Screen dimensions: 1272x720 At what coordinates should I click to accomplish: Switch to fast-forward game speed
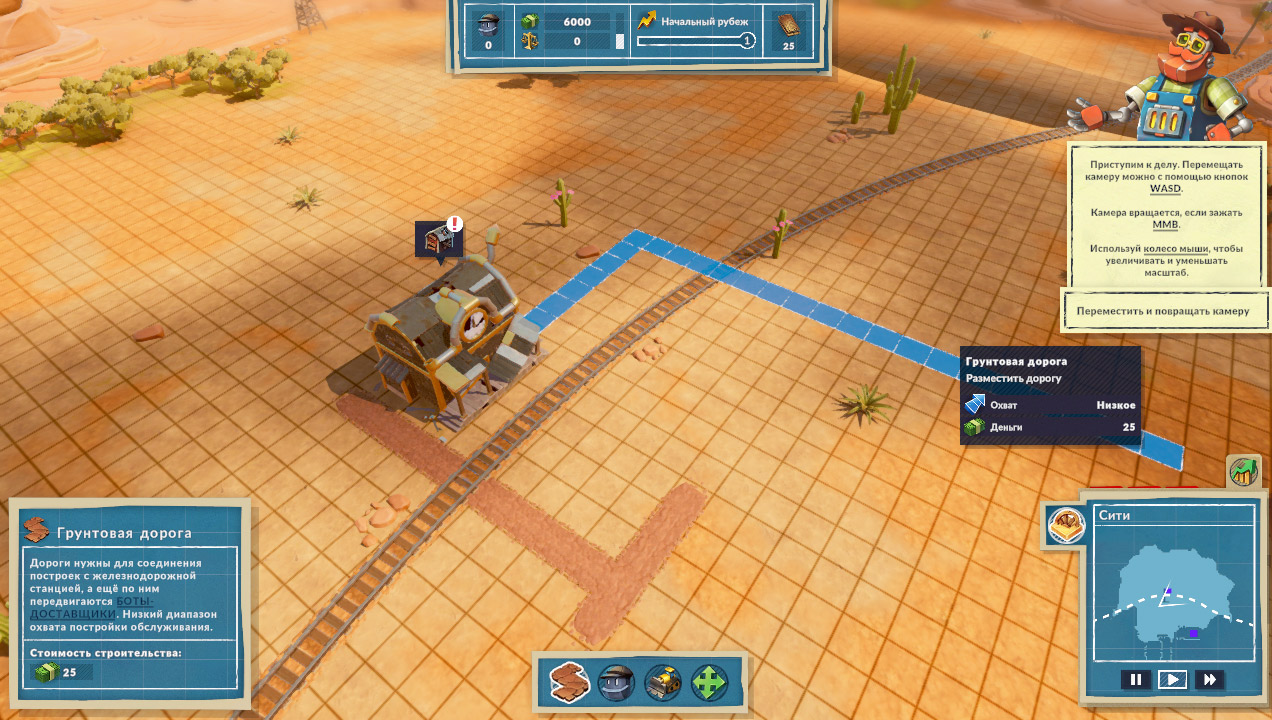point(1209,680)
